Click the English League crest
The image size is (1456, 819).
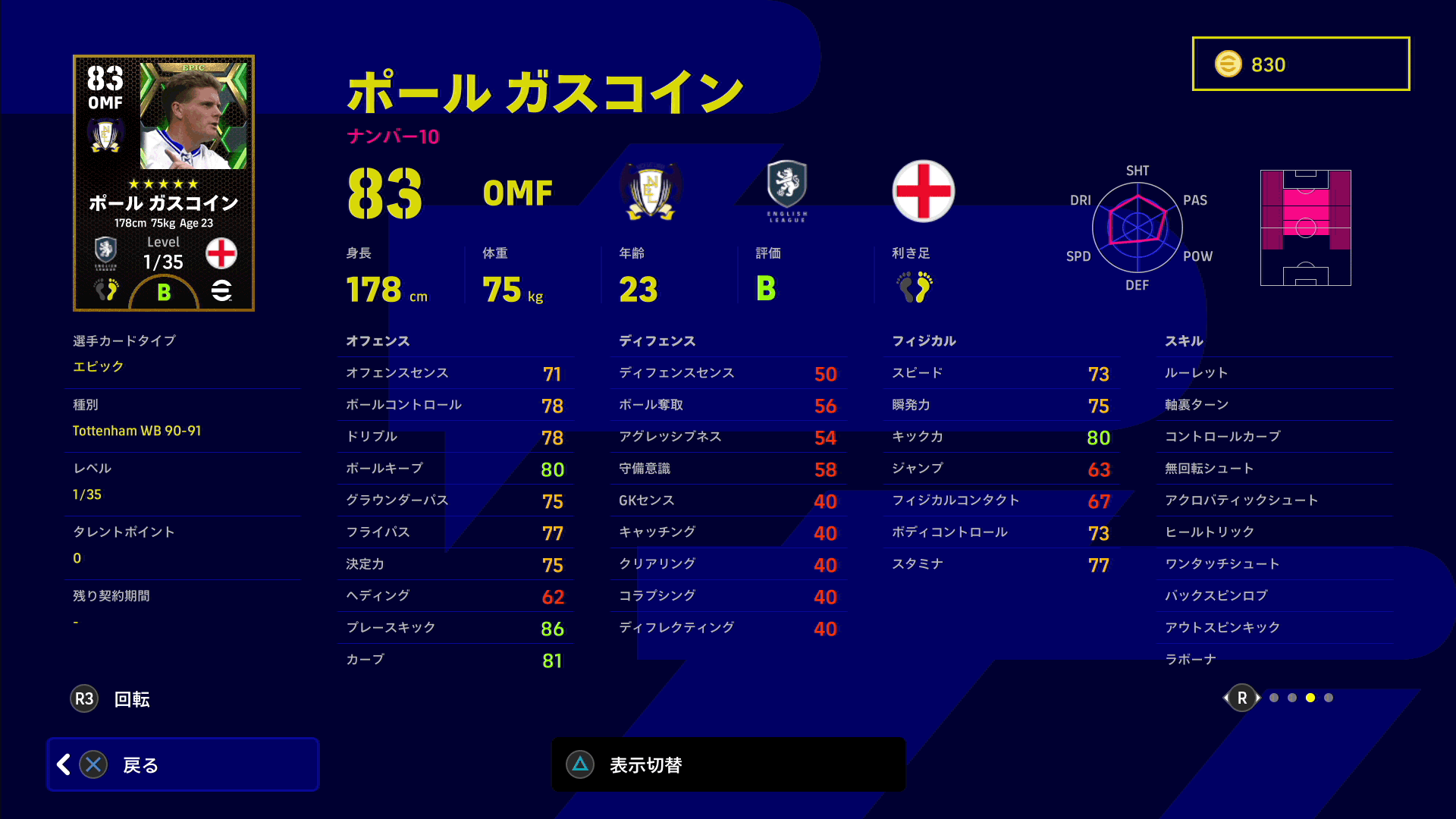click(787, 190)
